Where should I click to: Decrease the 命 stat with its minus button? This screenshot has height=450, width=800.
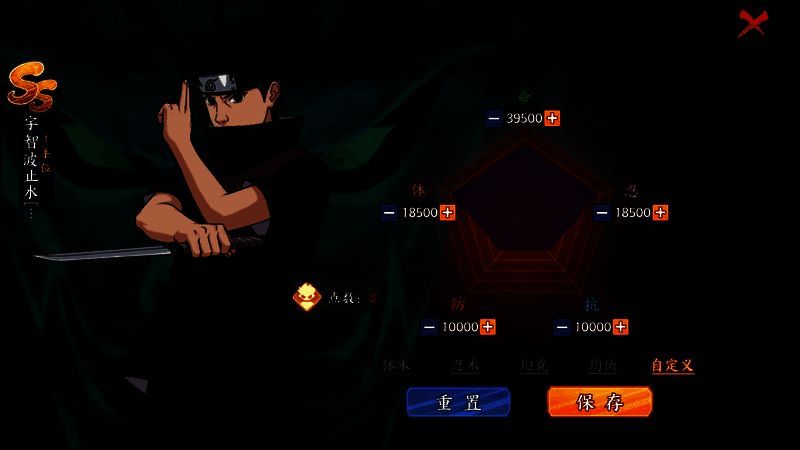coord(494,118)
